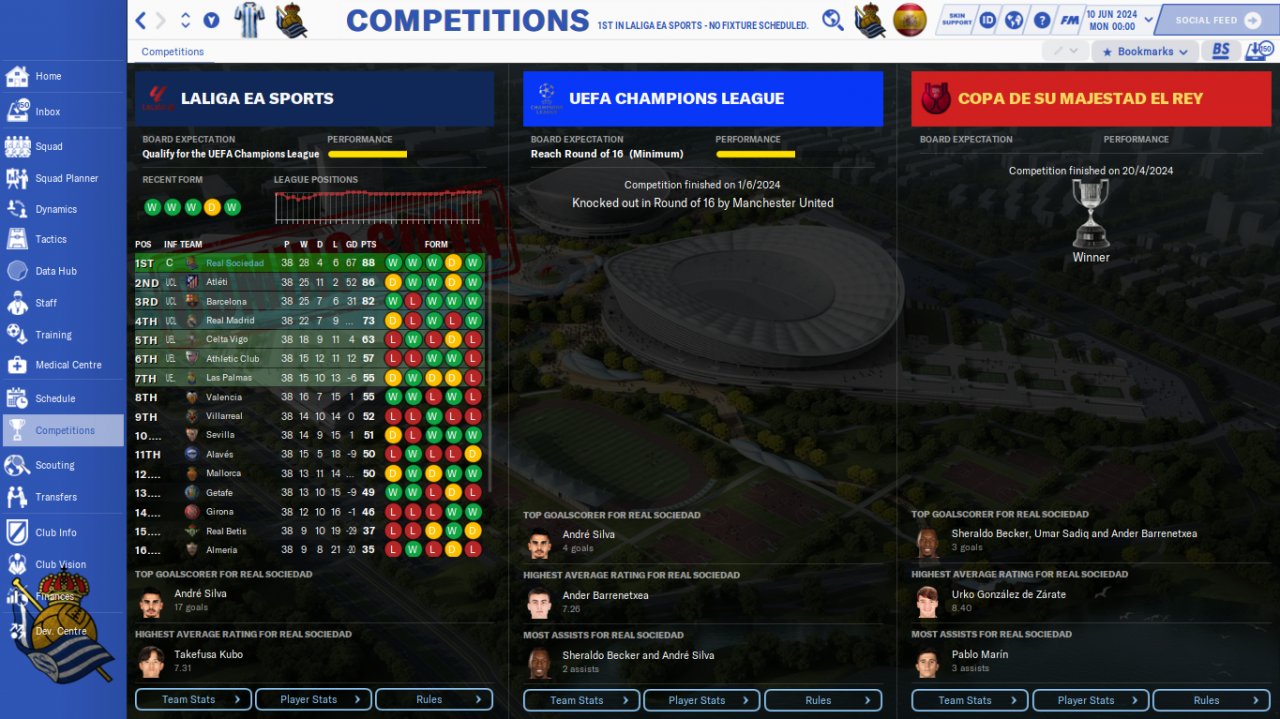The width and height of the screenshot is (1280, 719).
Task: Show the Scouting screen
Action: (54, 465)
